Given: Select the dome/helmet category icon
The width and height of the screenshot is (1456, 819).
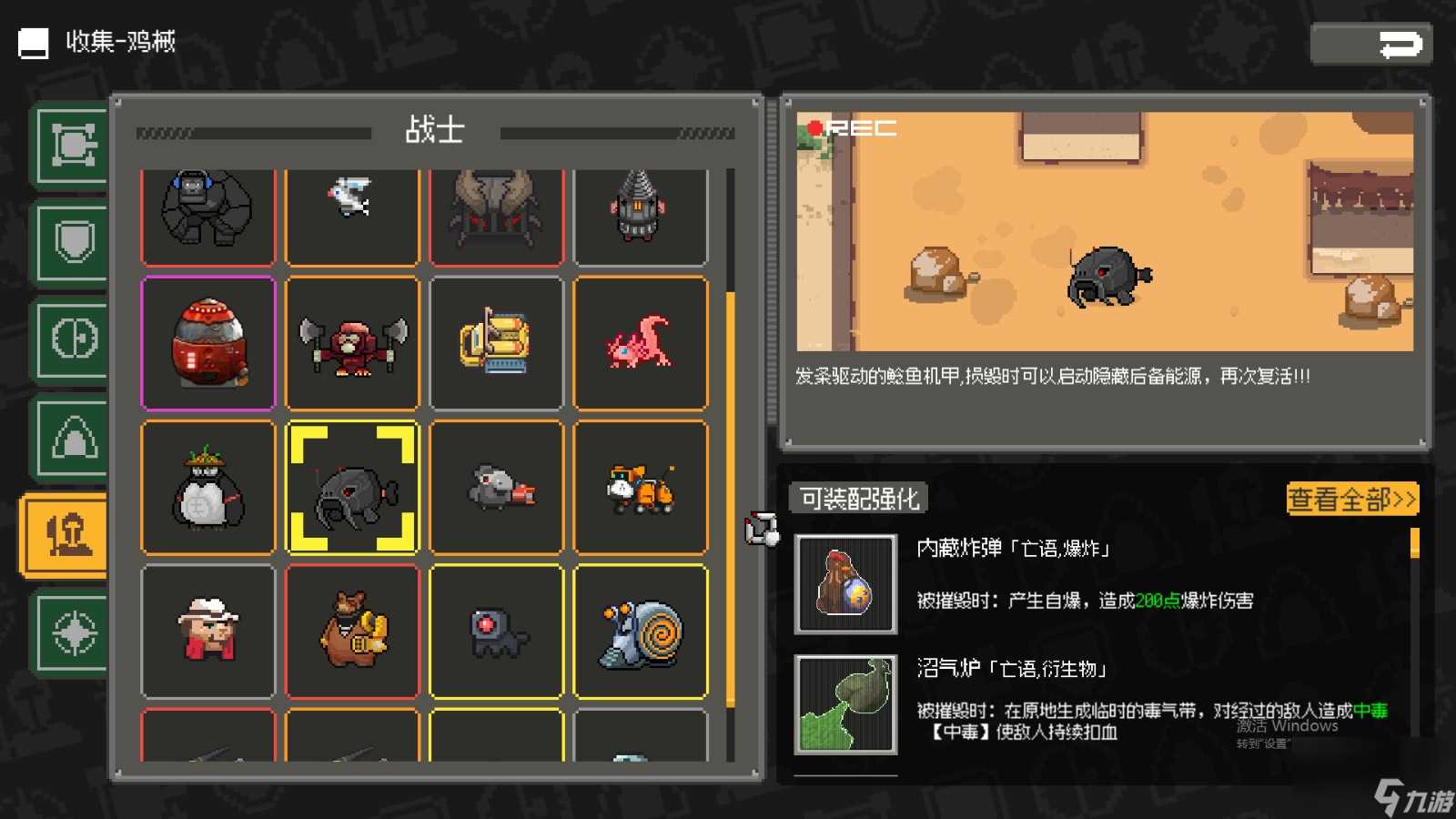Looking at the screenshot, I should 71,437.
